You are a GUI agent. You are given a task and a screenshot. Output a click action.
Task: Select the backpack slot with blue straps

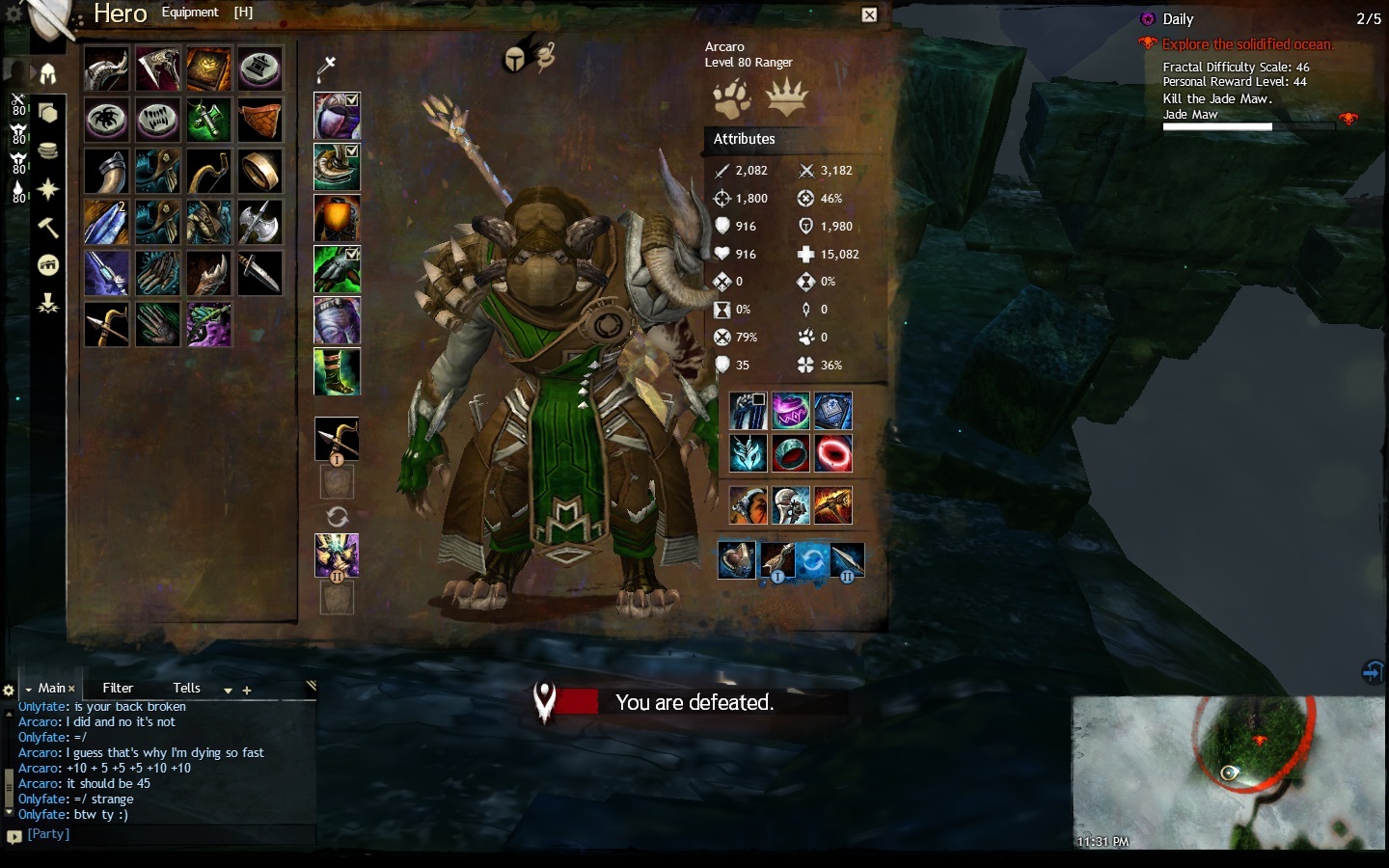pyautogui.click(x=748, y=412)
